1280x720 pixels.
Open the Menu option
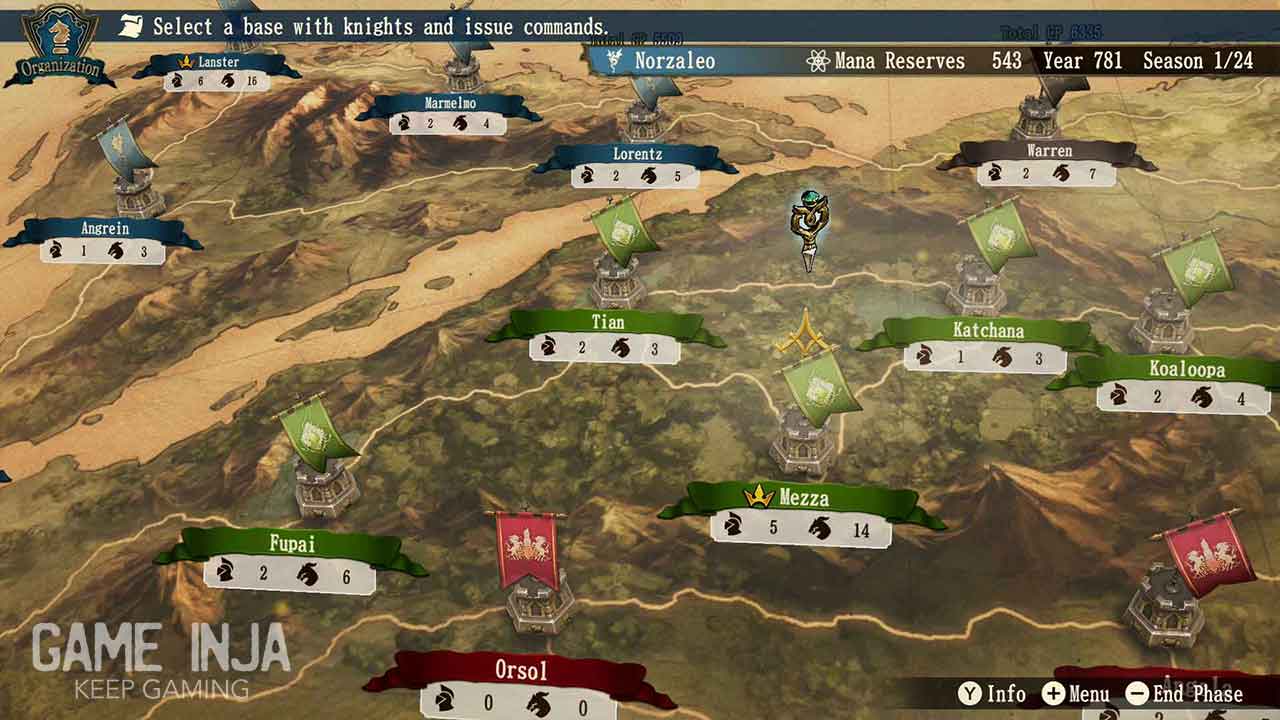coord(1076,694)
